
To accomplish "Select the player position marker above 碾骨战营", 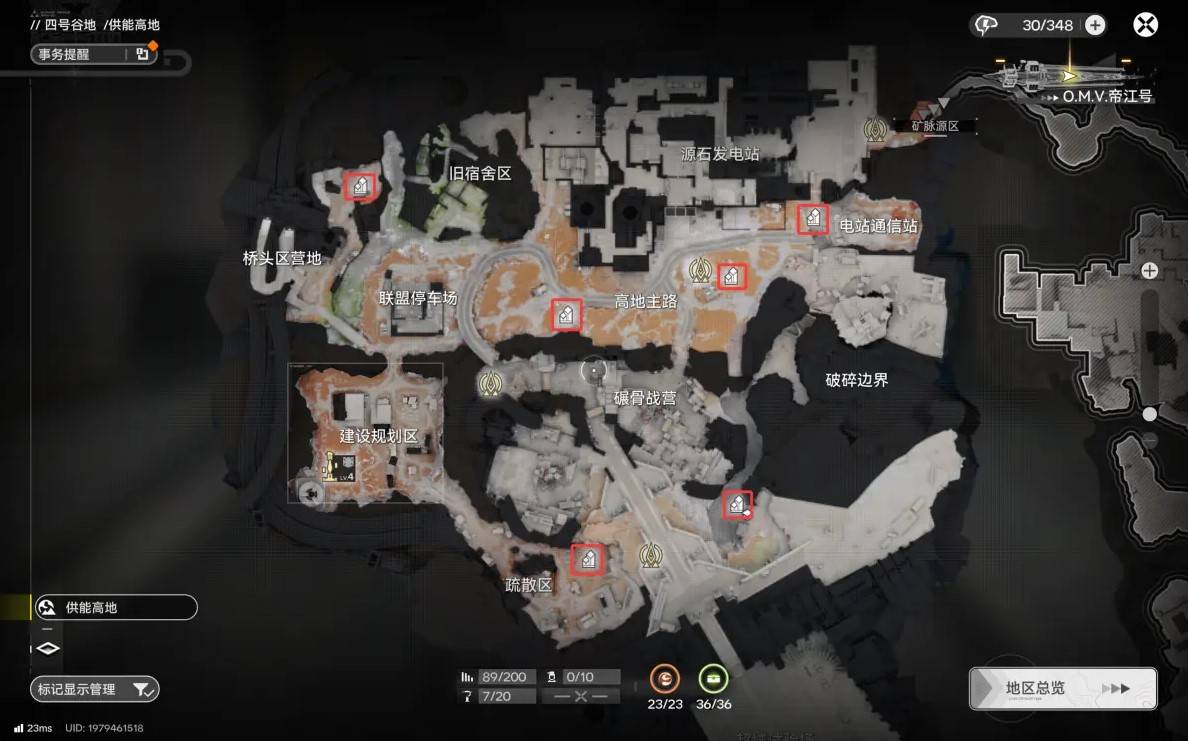I will tap(595, 371).
